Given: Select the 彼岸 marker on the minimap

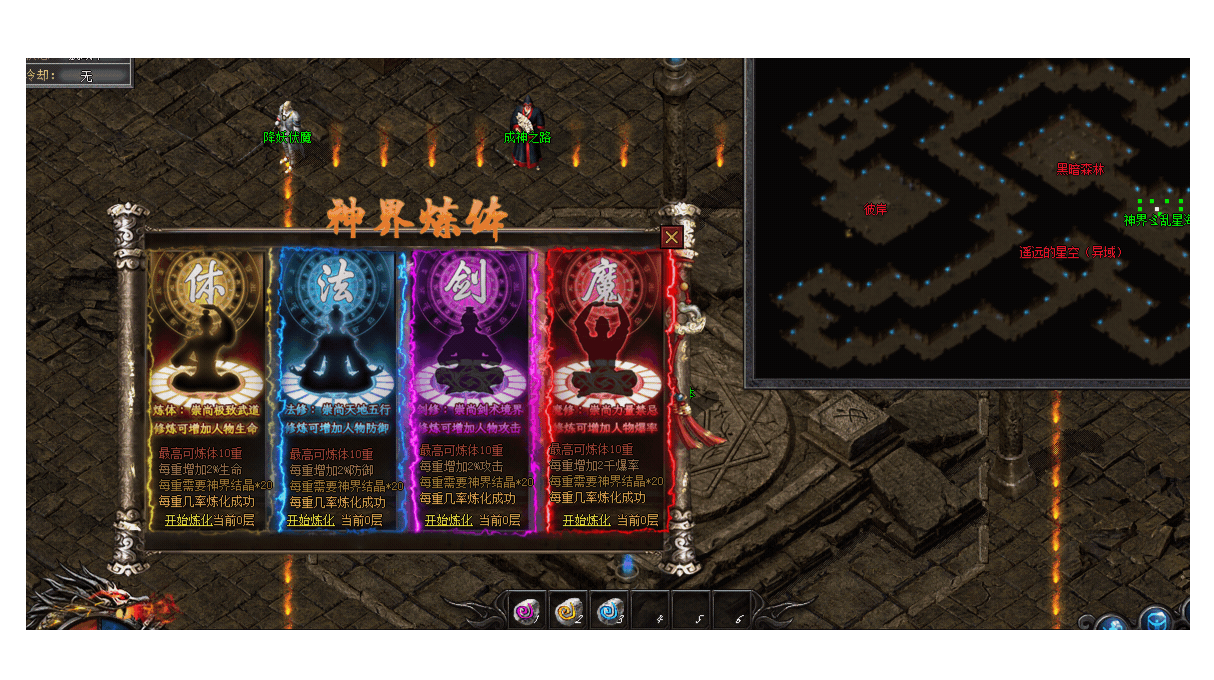Looking at the screenshot, I should pos(875,210).
